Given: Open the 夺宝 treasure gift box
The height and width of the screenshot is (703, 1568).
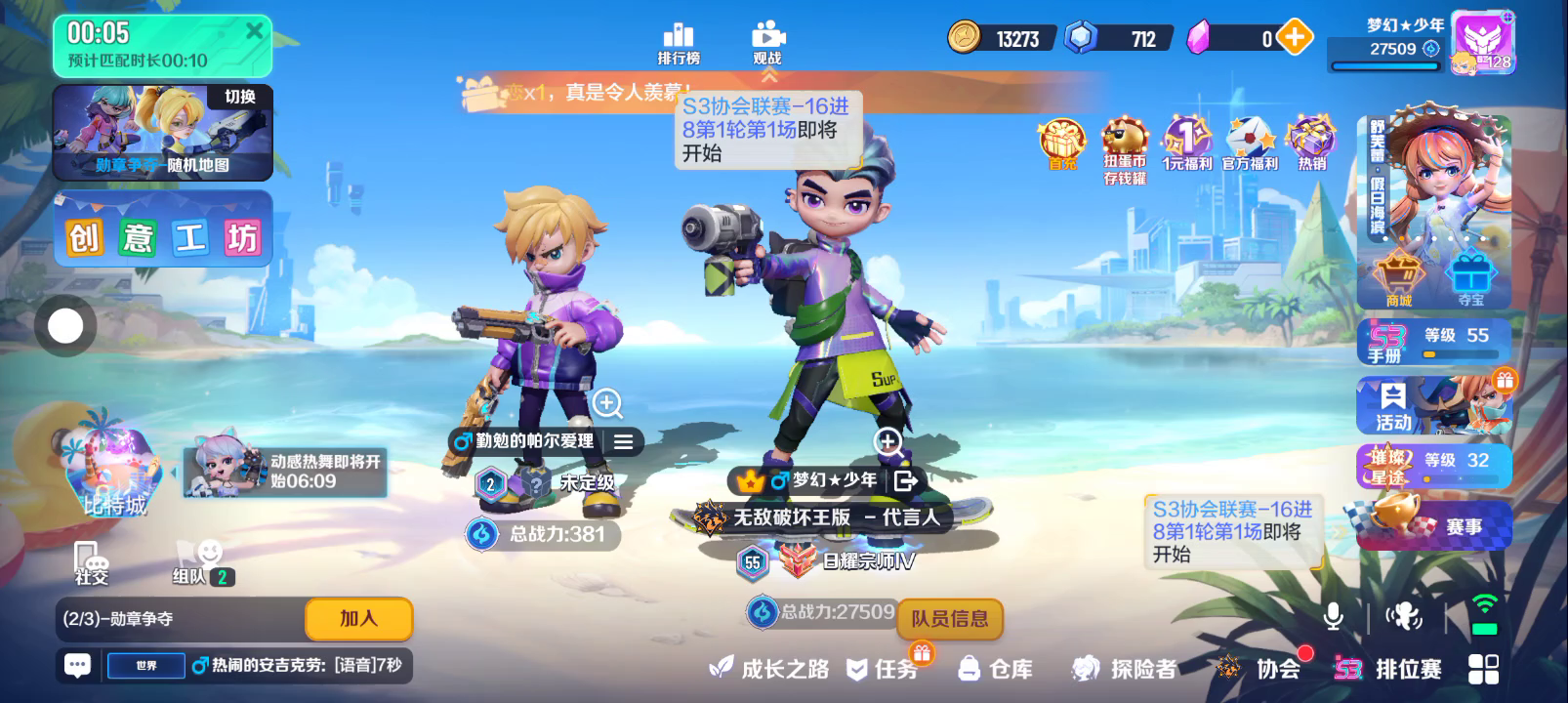Looking at the screenshot, I should tap(1471, 279).
